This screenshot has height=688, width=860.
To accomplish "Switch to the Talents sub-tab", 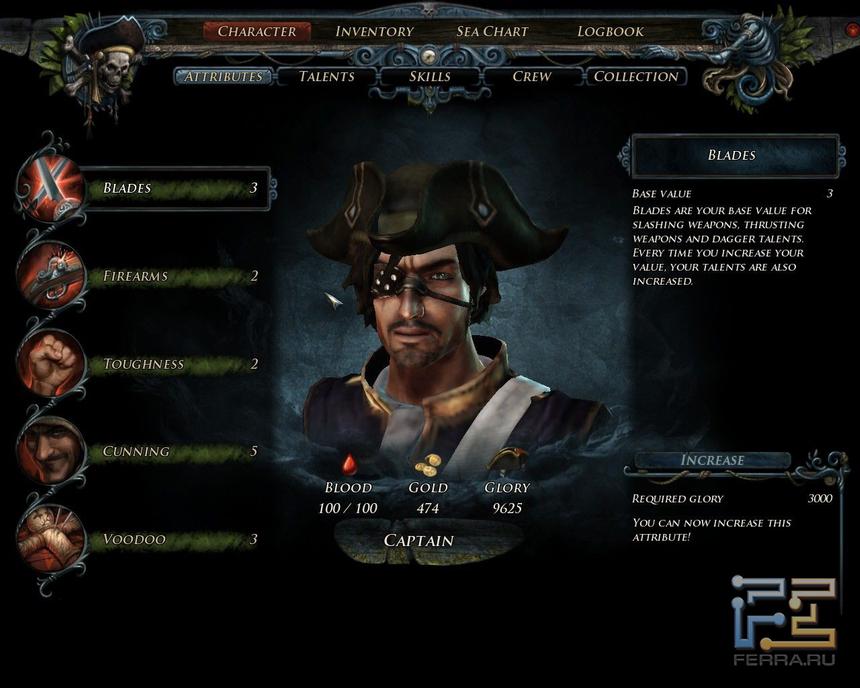I will 326,76.
